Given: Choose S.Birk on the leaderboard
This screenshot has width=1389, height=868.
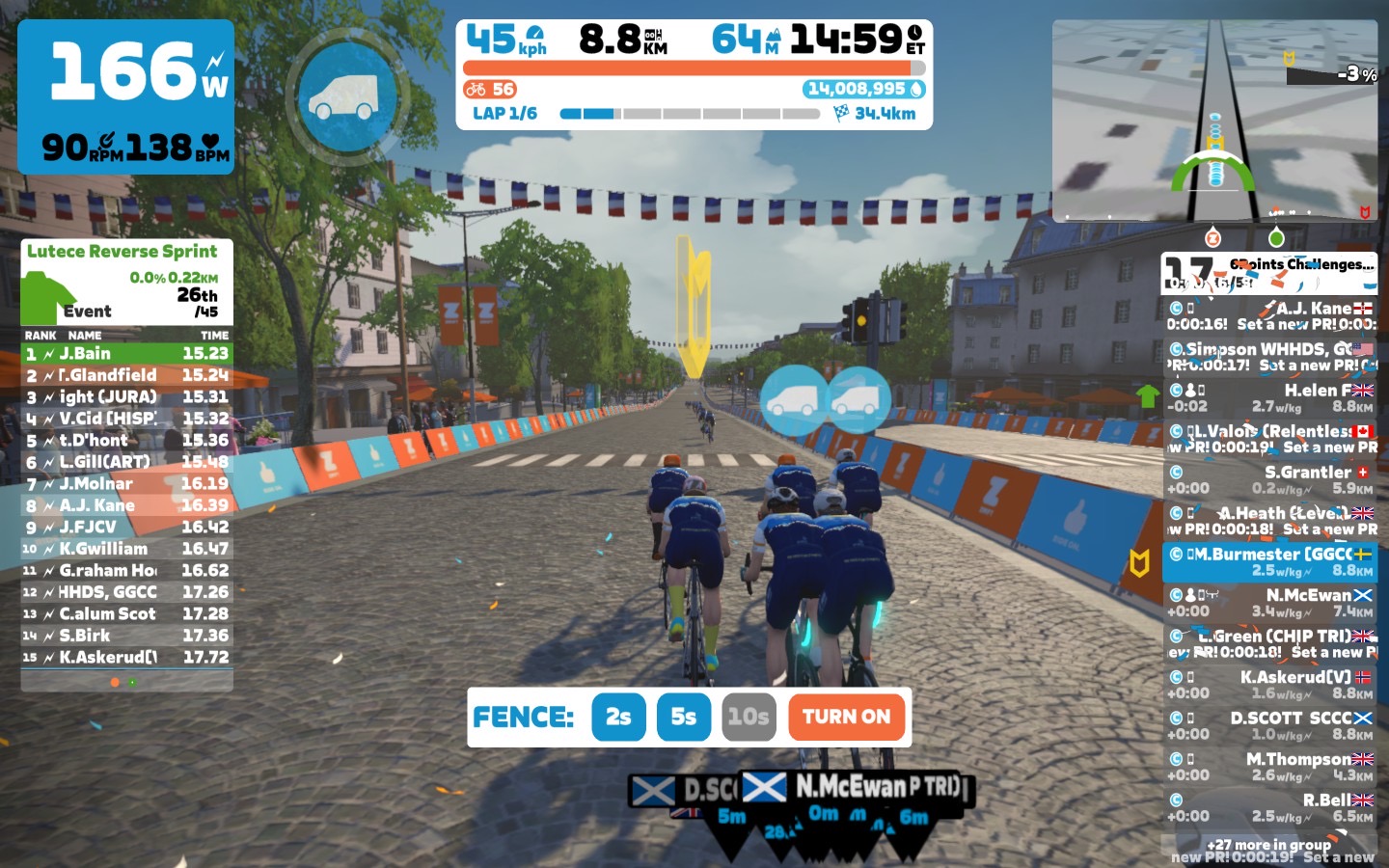Looking at the screenshot, I should 126,636.
